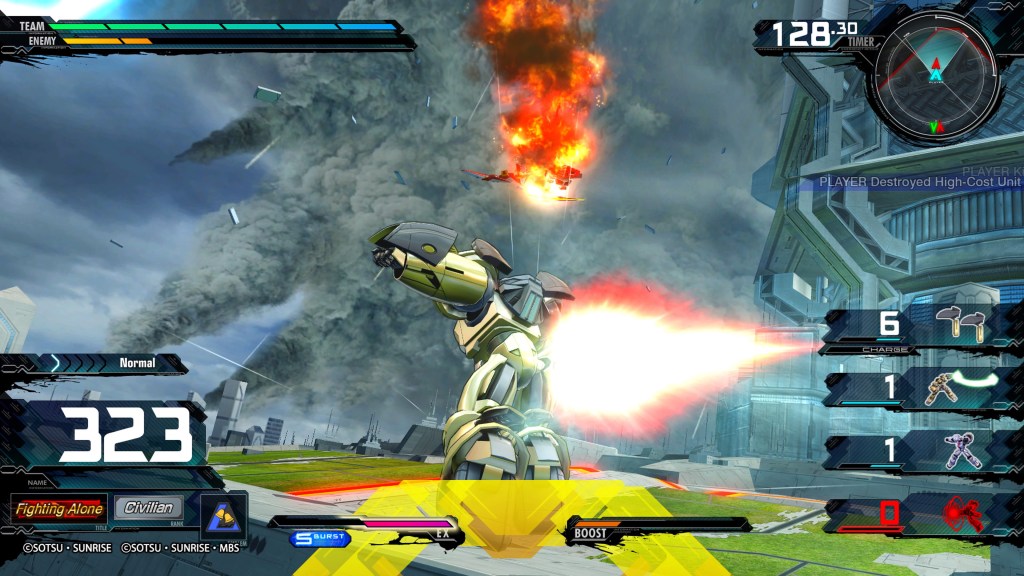Open the circular radar minimap
This screenshot has height=576, width=1024.
[x=936, y=77]
